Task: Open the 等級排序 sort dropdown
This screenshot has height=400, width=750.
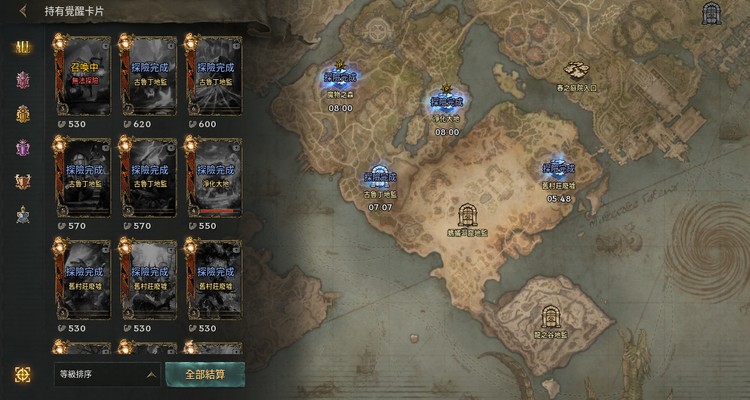Action: pyautogui.click(x=107, y=375)
